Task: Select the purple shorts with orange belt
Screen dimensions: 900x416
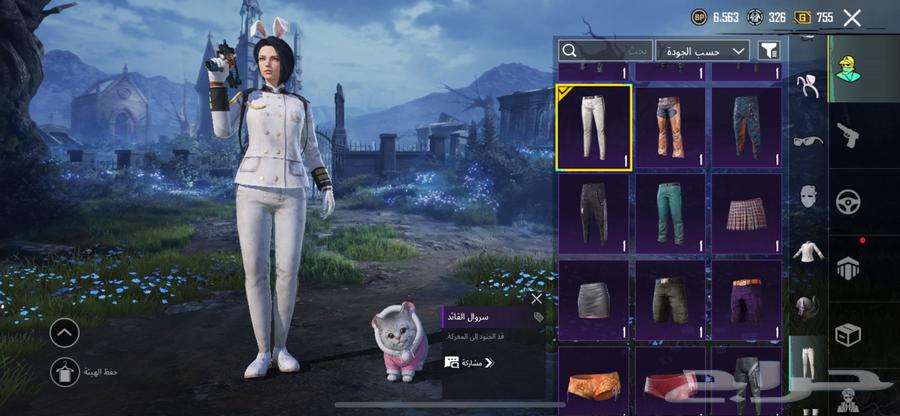Action: (x=746, y=298)
